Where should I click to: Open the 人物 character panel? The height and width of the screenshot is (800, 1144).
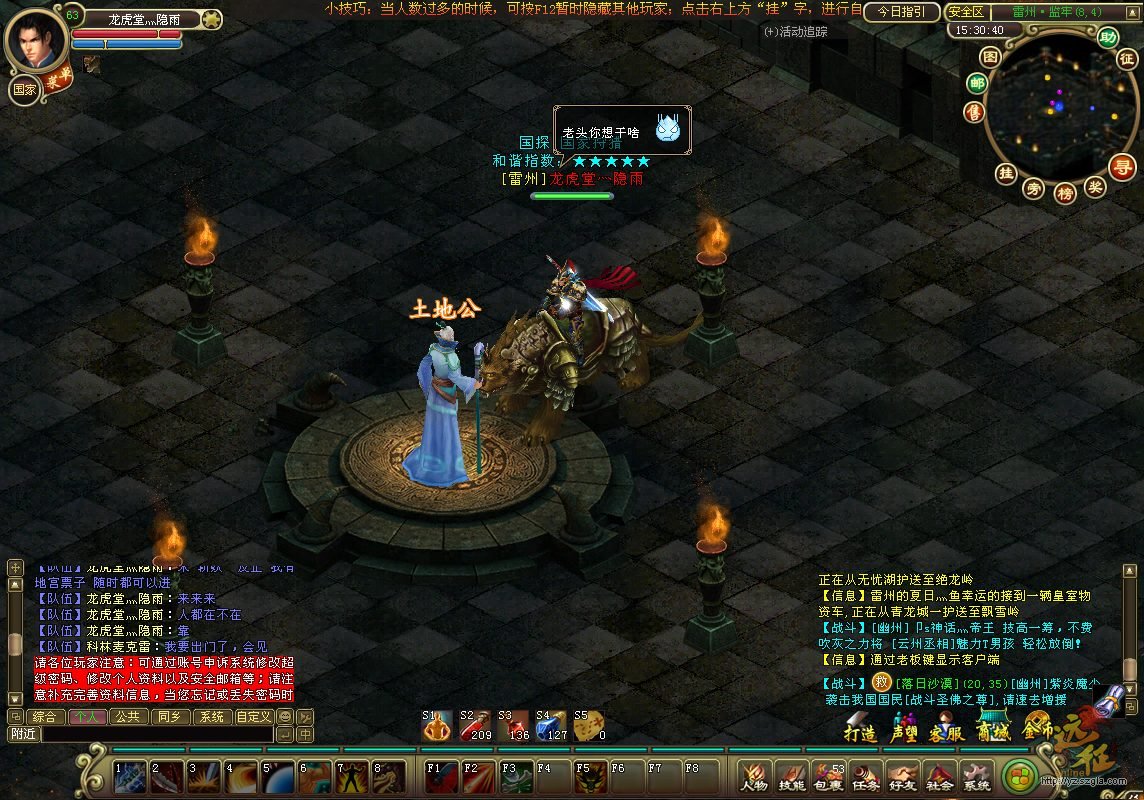tap(754, 776)
